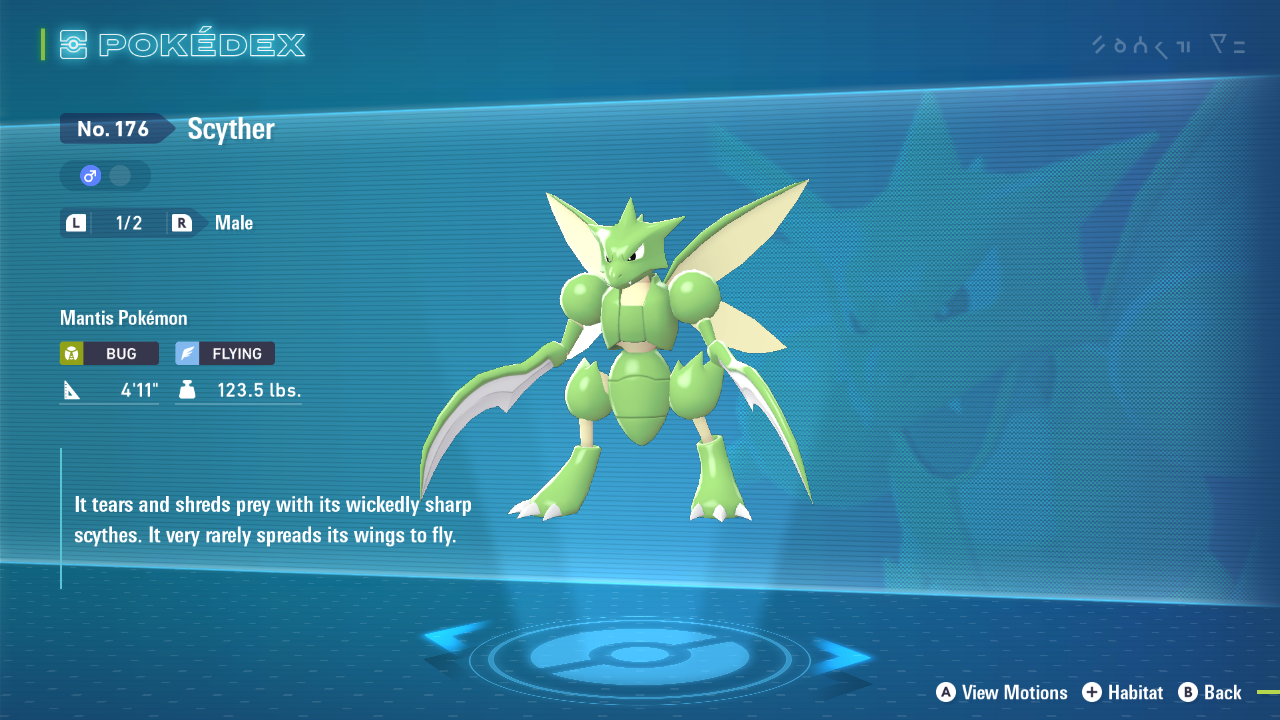Click the No. 176 badge label
The width and height of the screenshot is (1280, 720).
(x=113, y=128)
